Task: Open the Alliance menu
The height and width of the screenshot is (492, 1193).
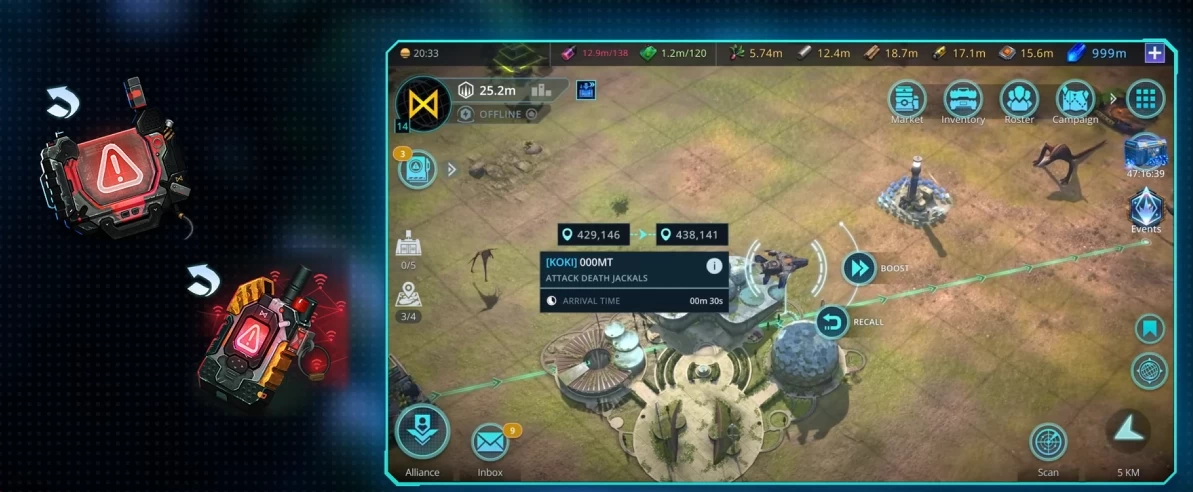Action: tap(422, 433)
